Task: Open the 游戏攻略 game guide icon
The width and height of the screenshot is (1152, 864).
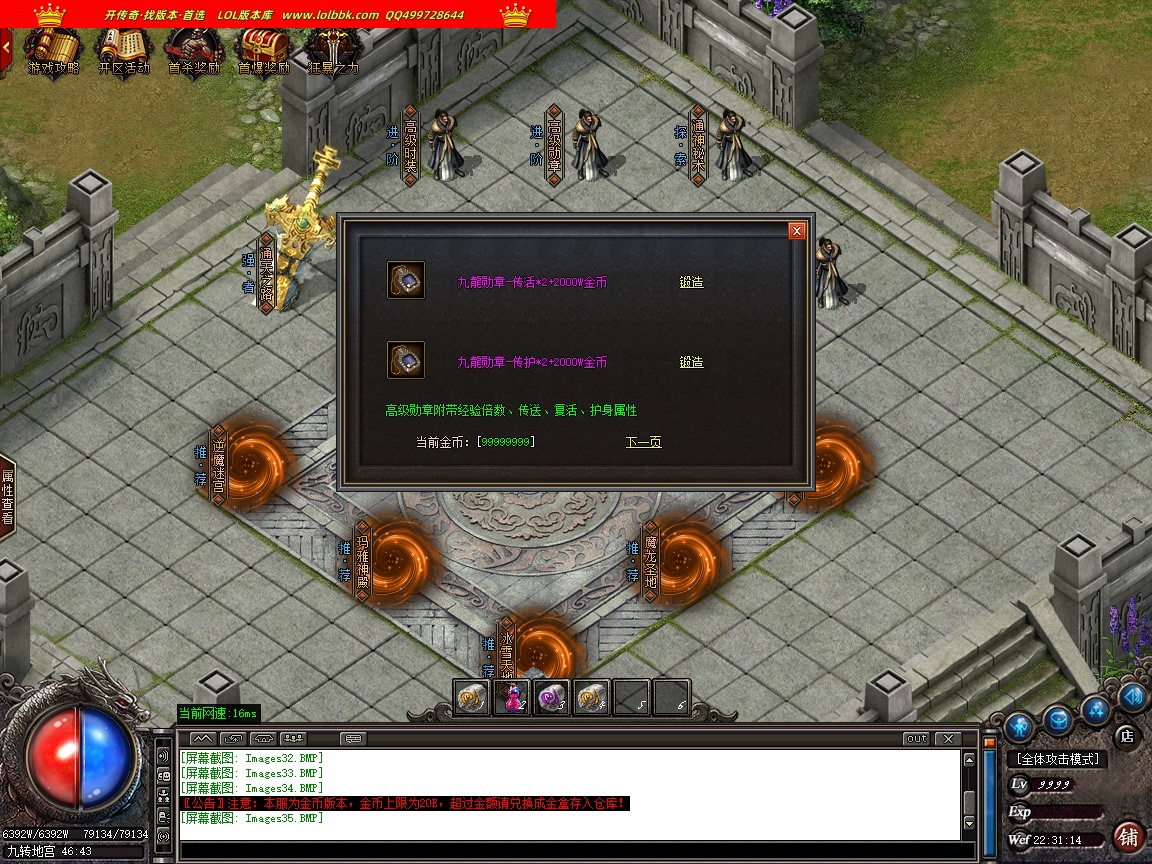Action: coord(53,50)
